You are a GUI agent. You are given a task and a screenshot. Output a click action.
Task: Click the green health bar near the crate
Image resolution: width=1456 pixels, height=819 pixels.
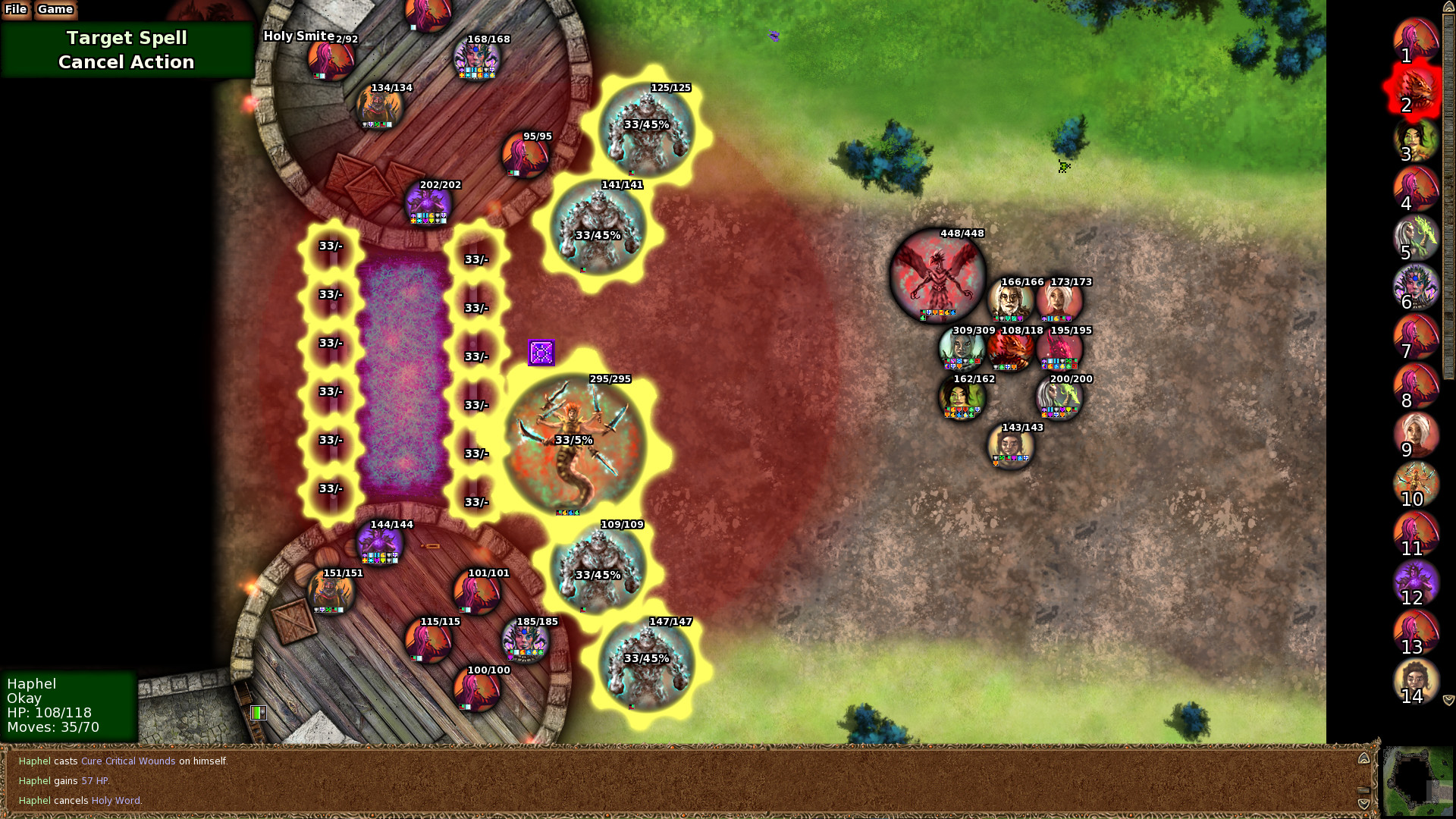258,713
